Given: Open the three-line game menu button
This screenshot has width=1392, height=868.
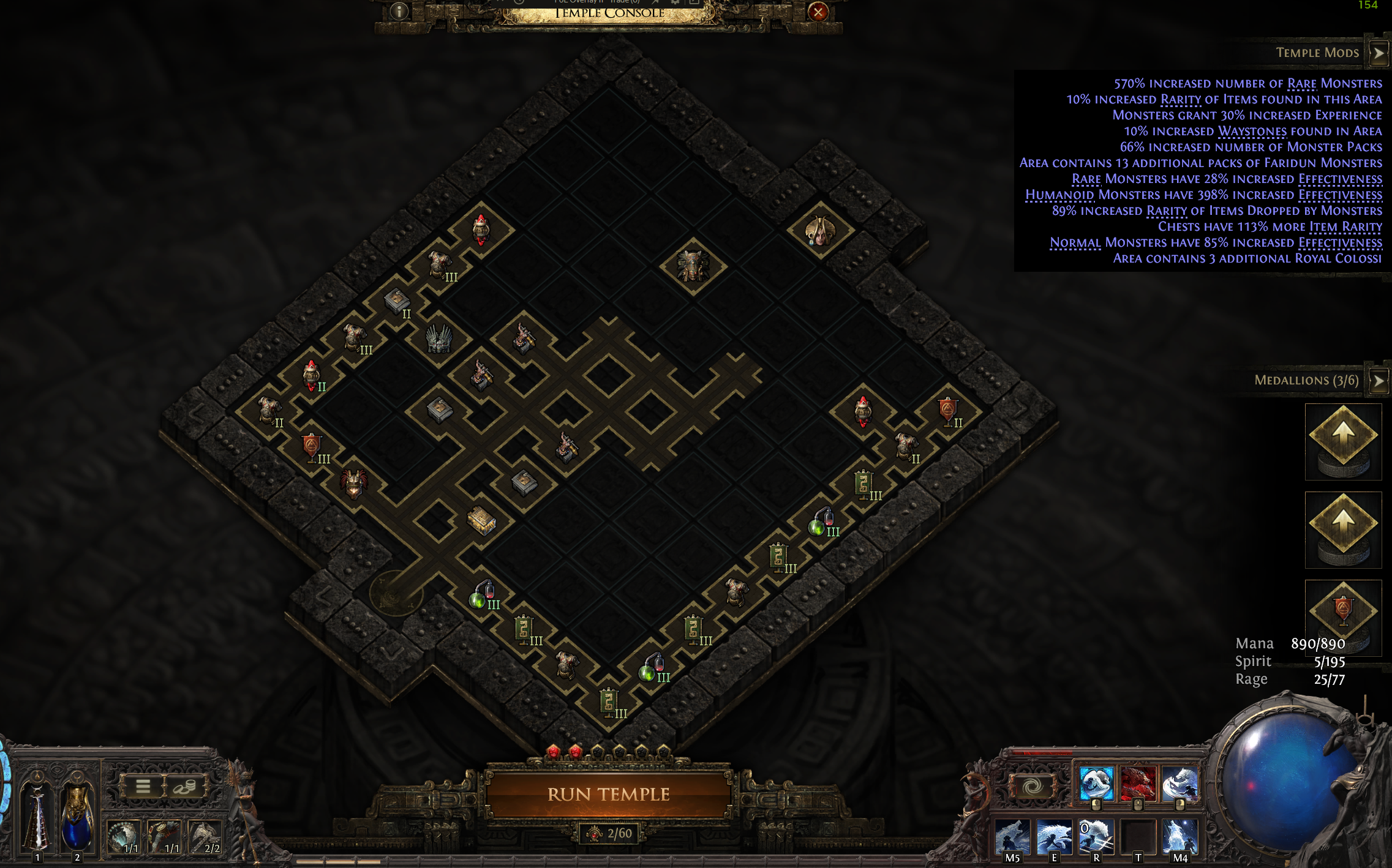Looking at the screenshot, I should (143, 787).
